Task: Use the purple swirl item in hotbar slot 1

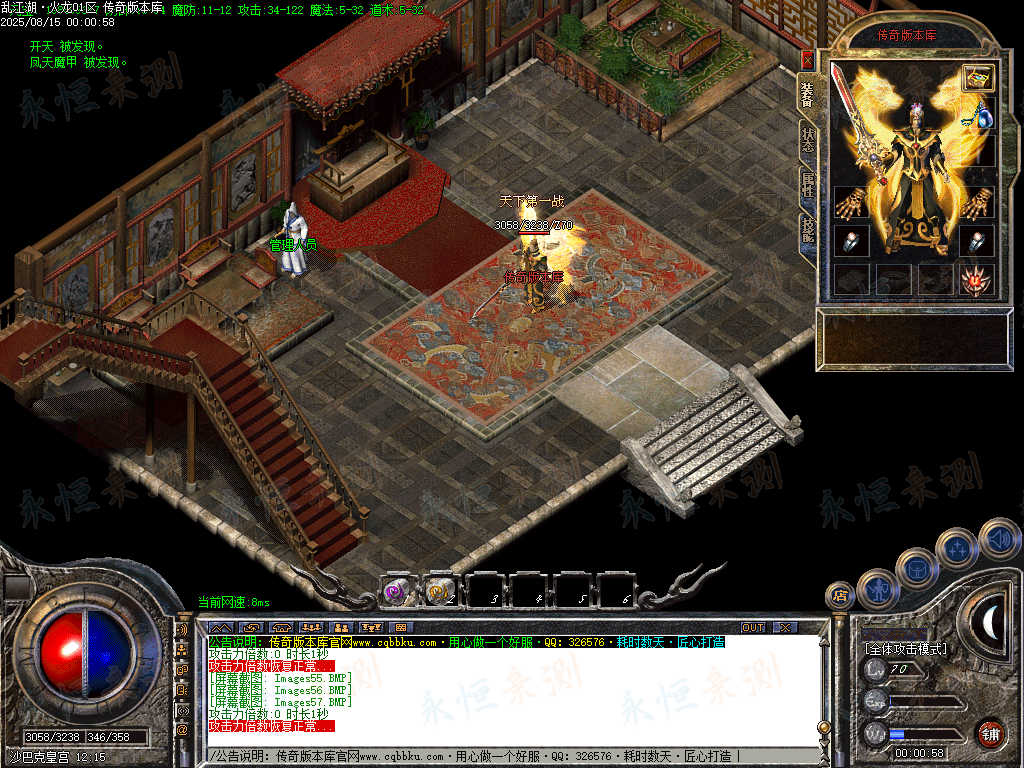Action: coord(396,591)
